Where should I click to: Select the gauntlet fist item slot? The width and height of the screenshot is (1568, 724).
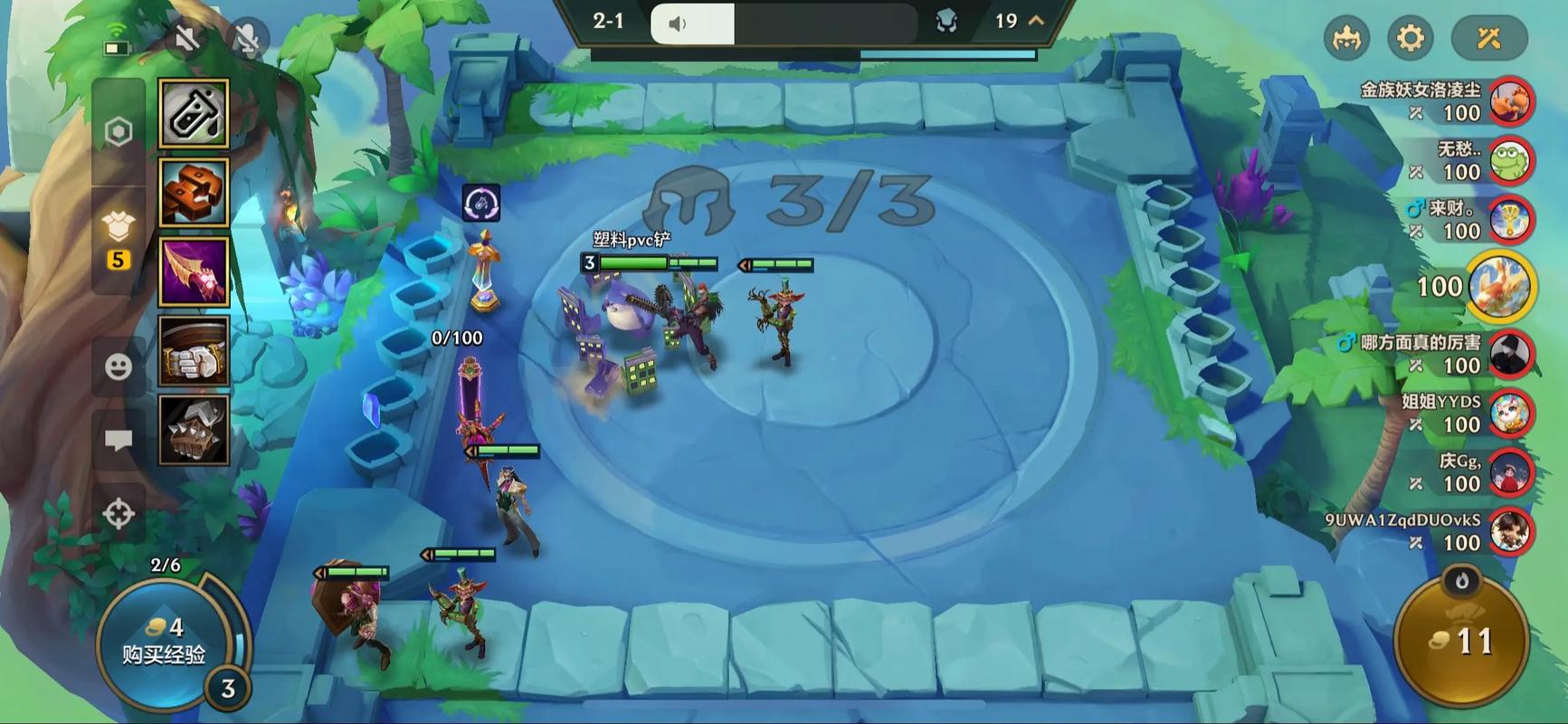[194, 351]
